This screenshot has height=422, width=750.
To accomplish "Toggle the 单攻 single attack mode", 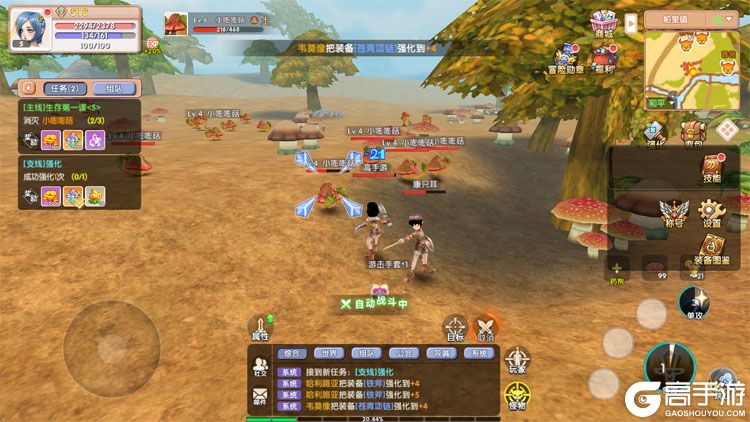I will tap(690, 302).
